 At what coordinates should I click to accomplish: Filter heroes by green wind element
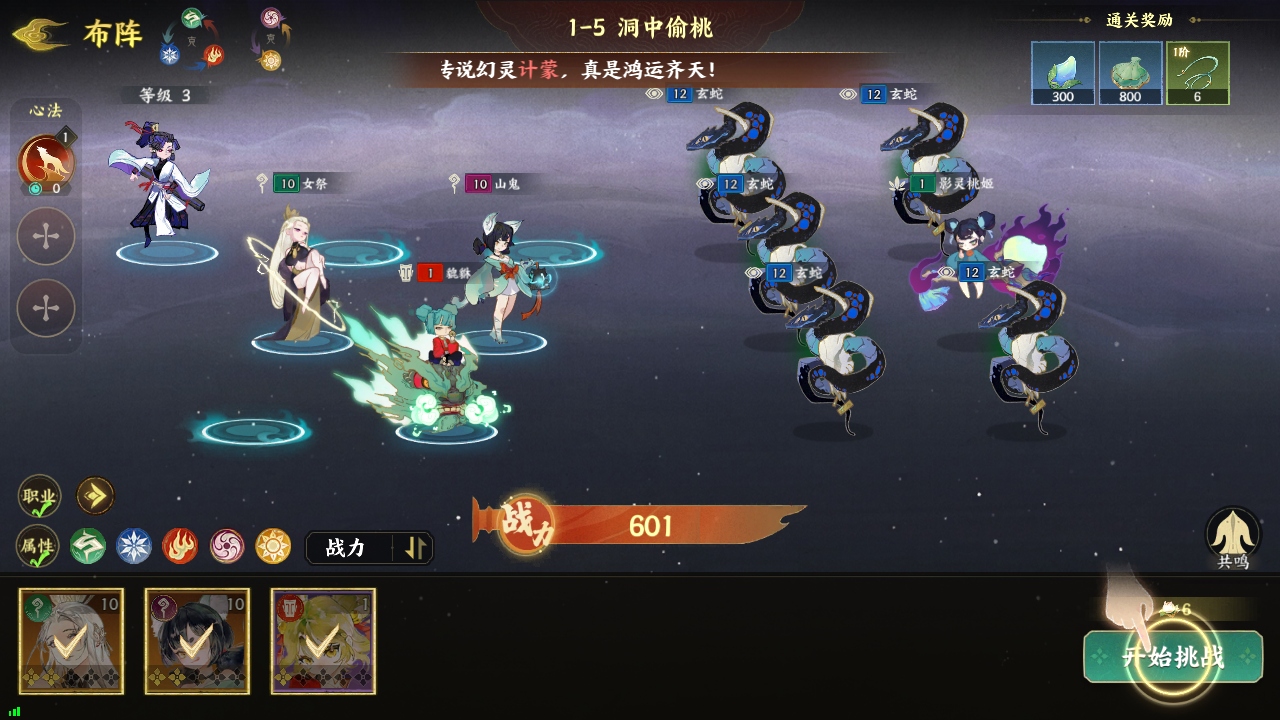click(88, 546)
